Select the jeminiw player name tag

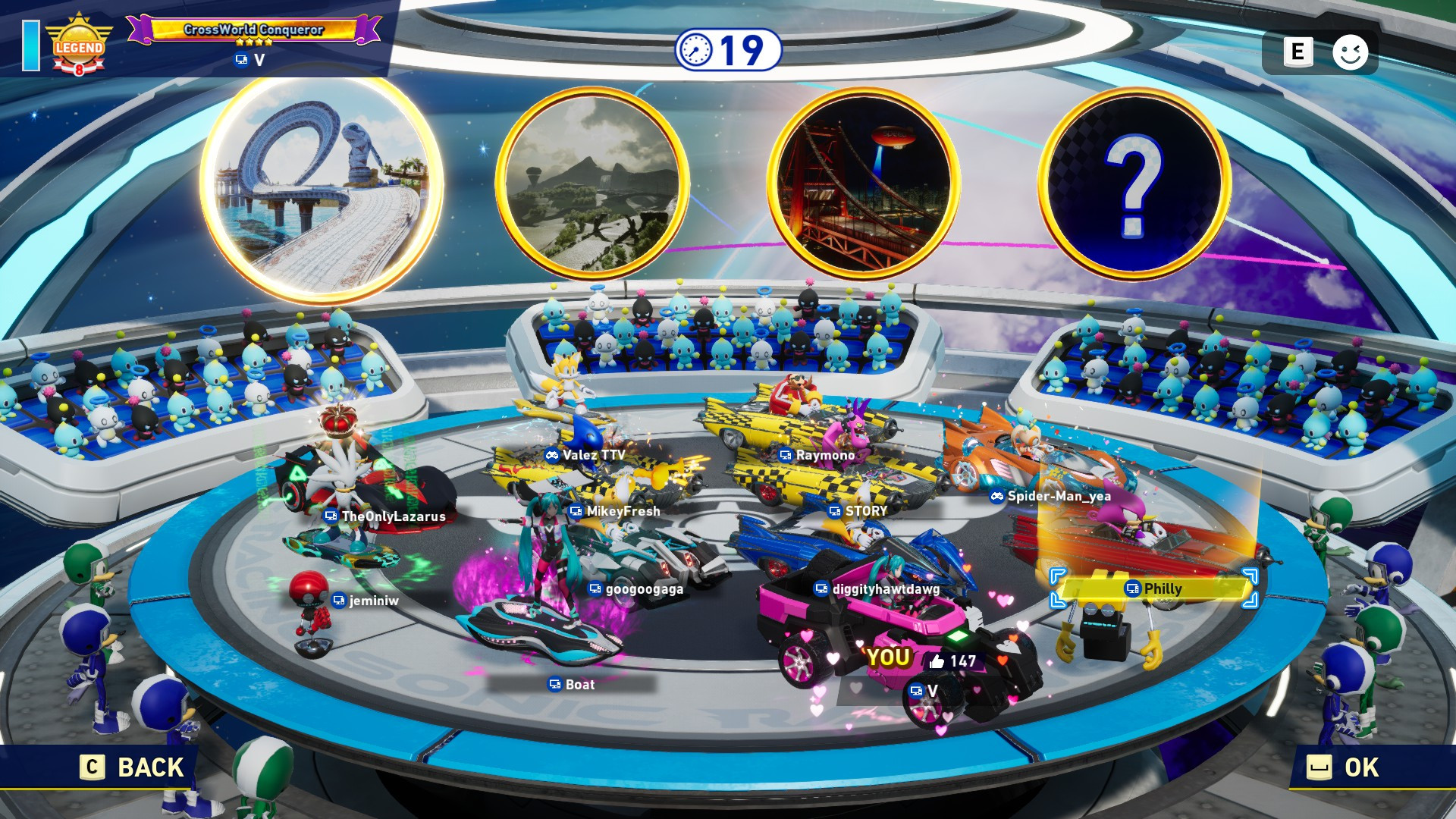pos(366,601)
